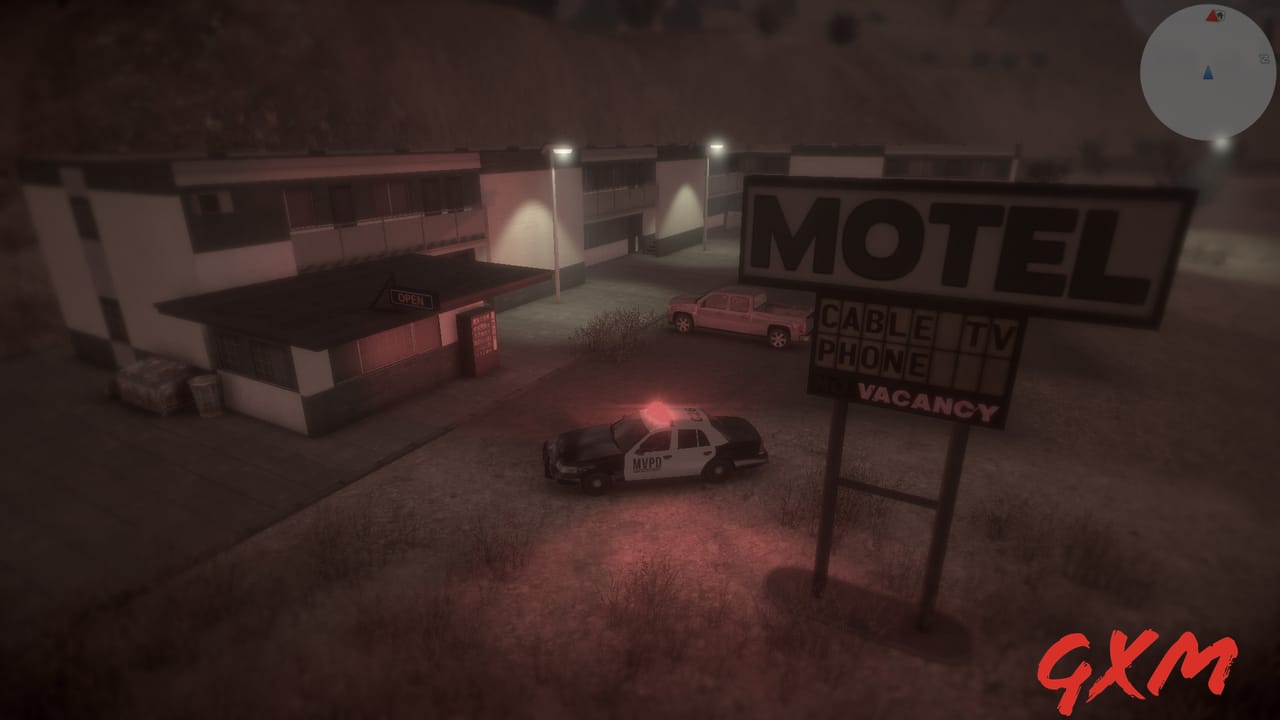Select the red triangle marker on the minimap
1280x720 pixels.
[1211, 16]
